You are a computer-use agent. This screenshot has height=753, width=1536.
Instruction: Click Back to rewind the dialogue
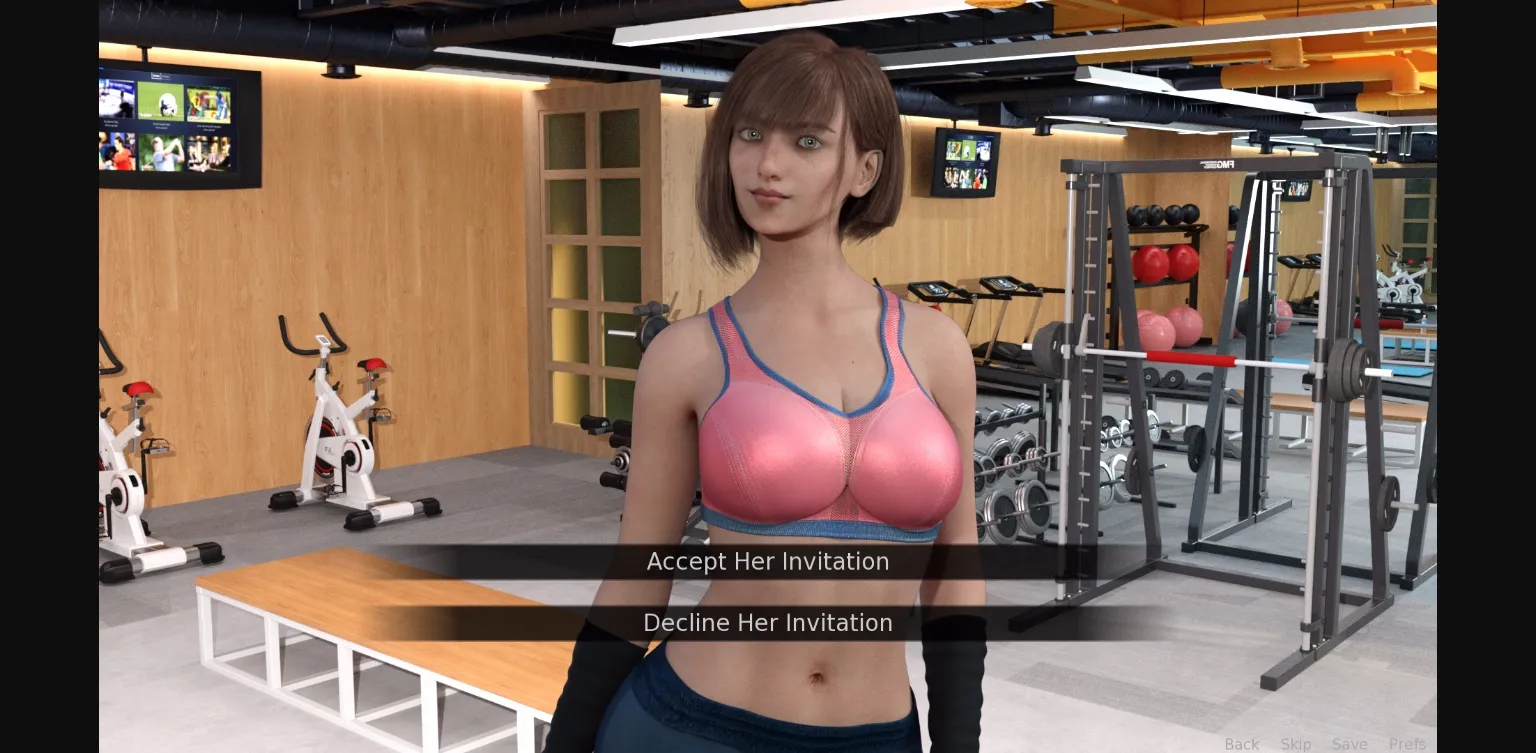pyautogui.click(x=1242, y=744)
